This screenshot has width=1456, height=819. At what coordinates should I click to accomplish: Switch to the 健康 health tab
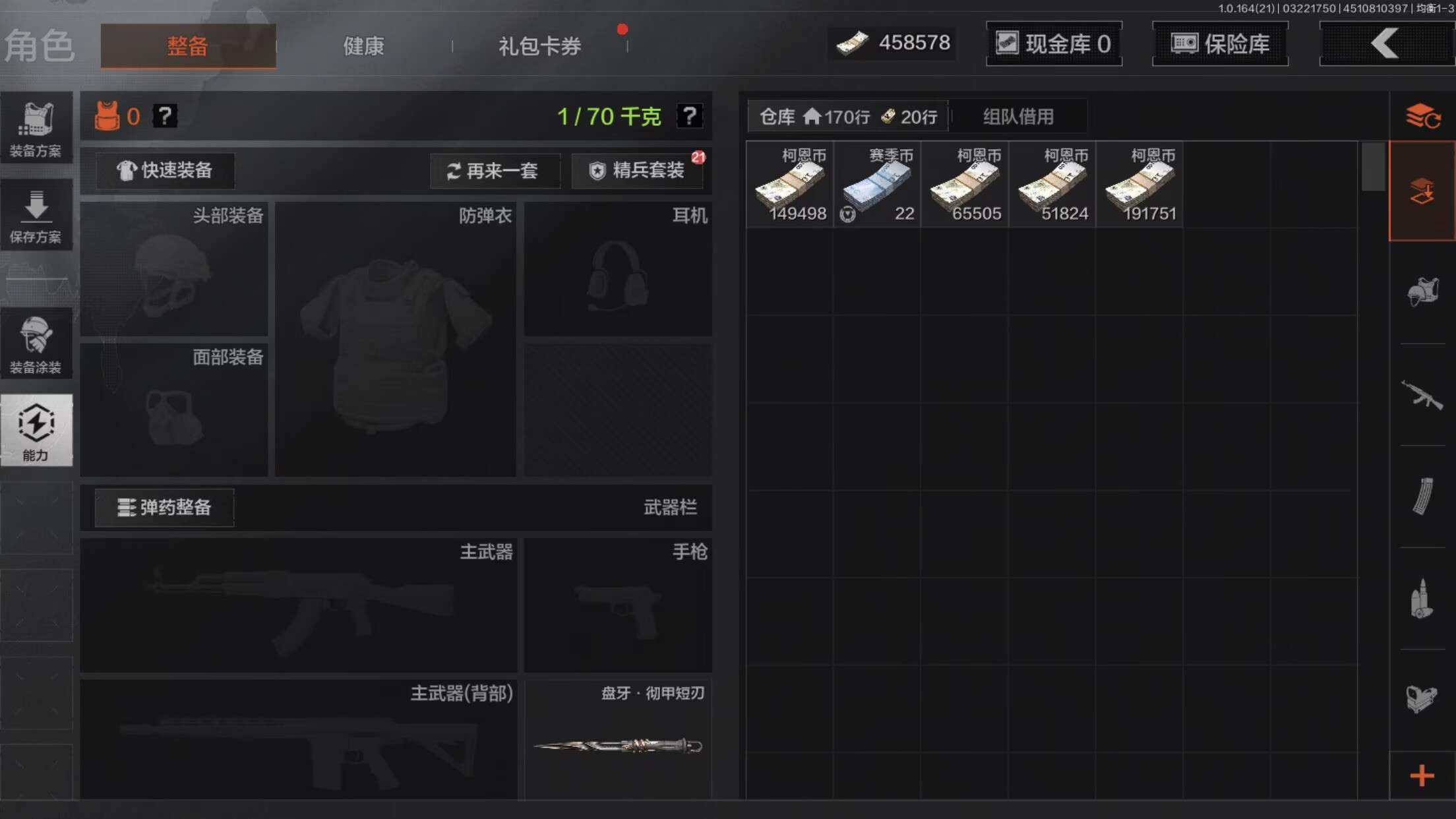click(363, 45)
